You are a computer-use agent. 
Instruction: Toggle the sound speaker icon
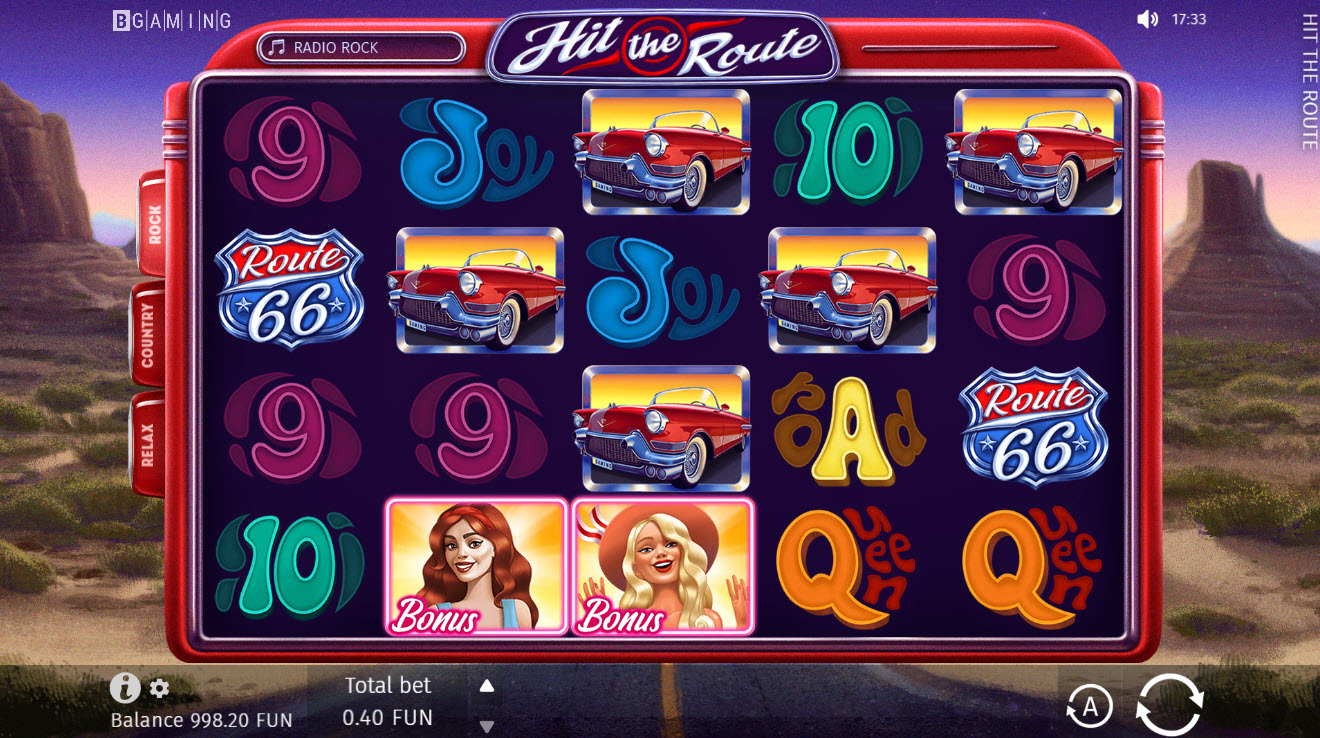point(1147,19)
